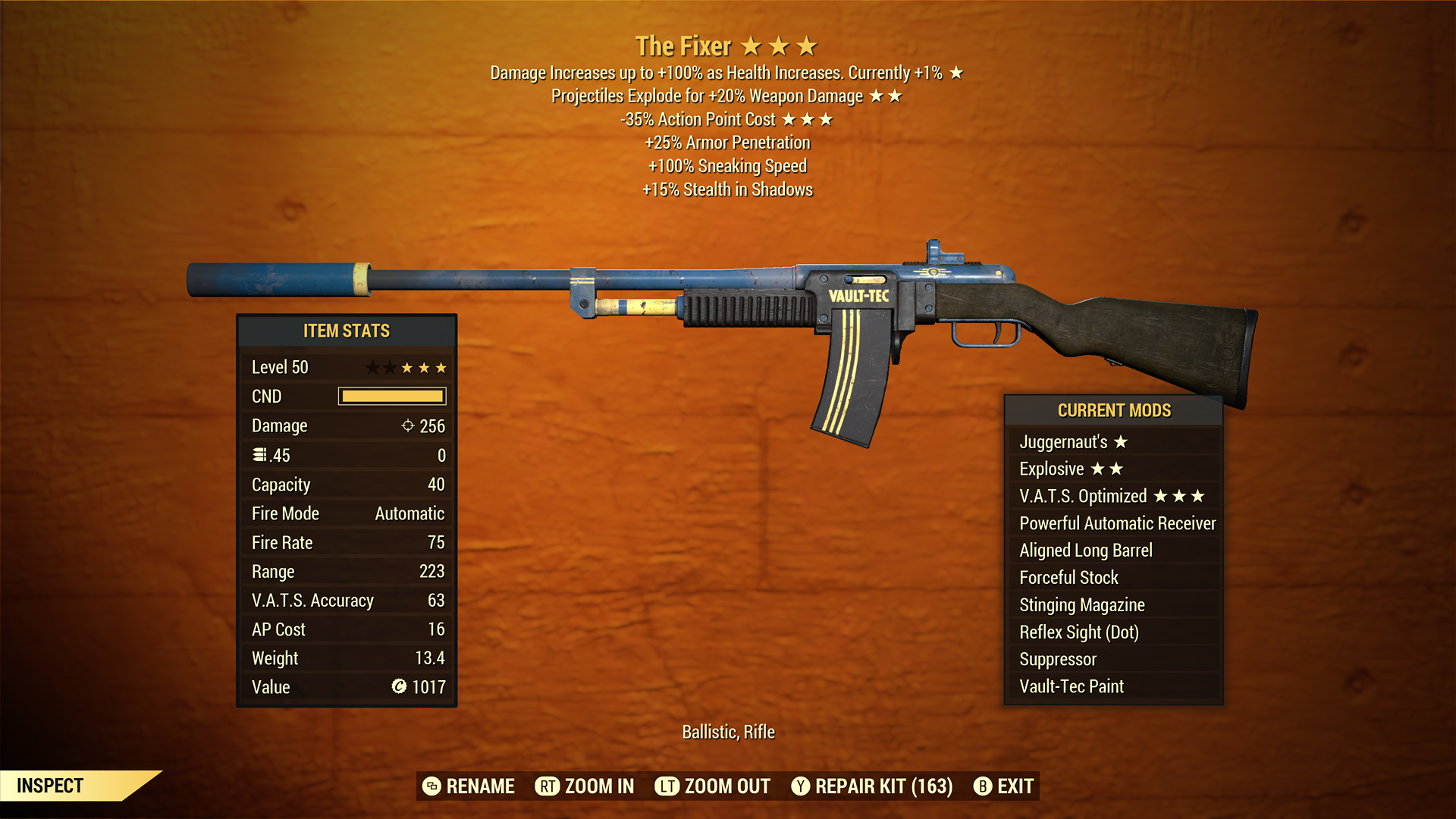Viewport: 1456px width, 819px height.
Task: Switch to the INSPECT tab
Action: pyautogui.click(x=51, y=786)
